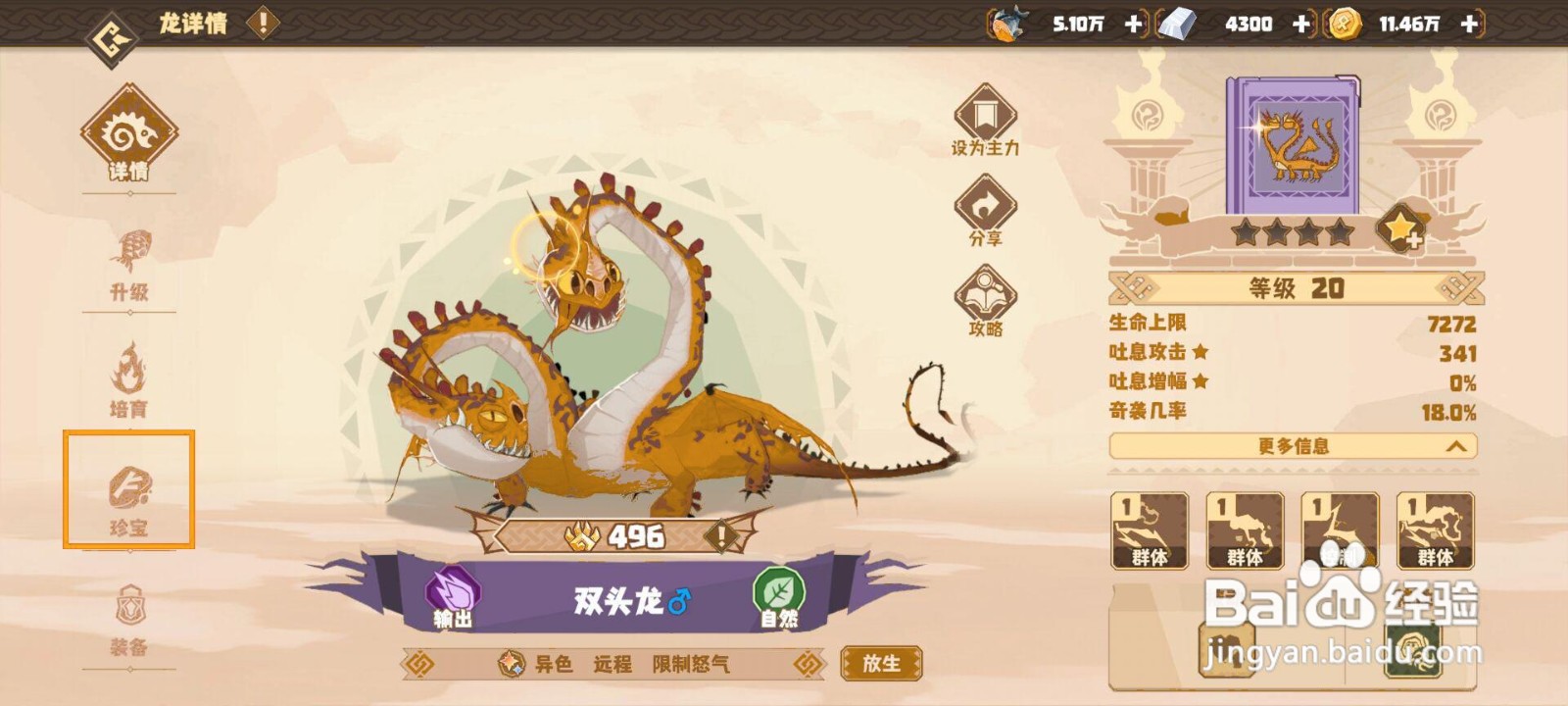Click the 设为主力 icon on the right
The image size is (1568, 706).
pyautogui.click(x=985, y=118)
